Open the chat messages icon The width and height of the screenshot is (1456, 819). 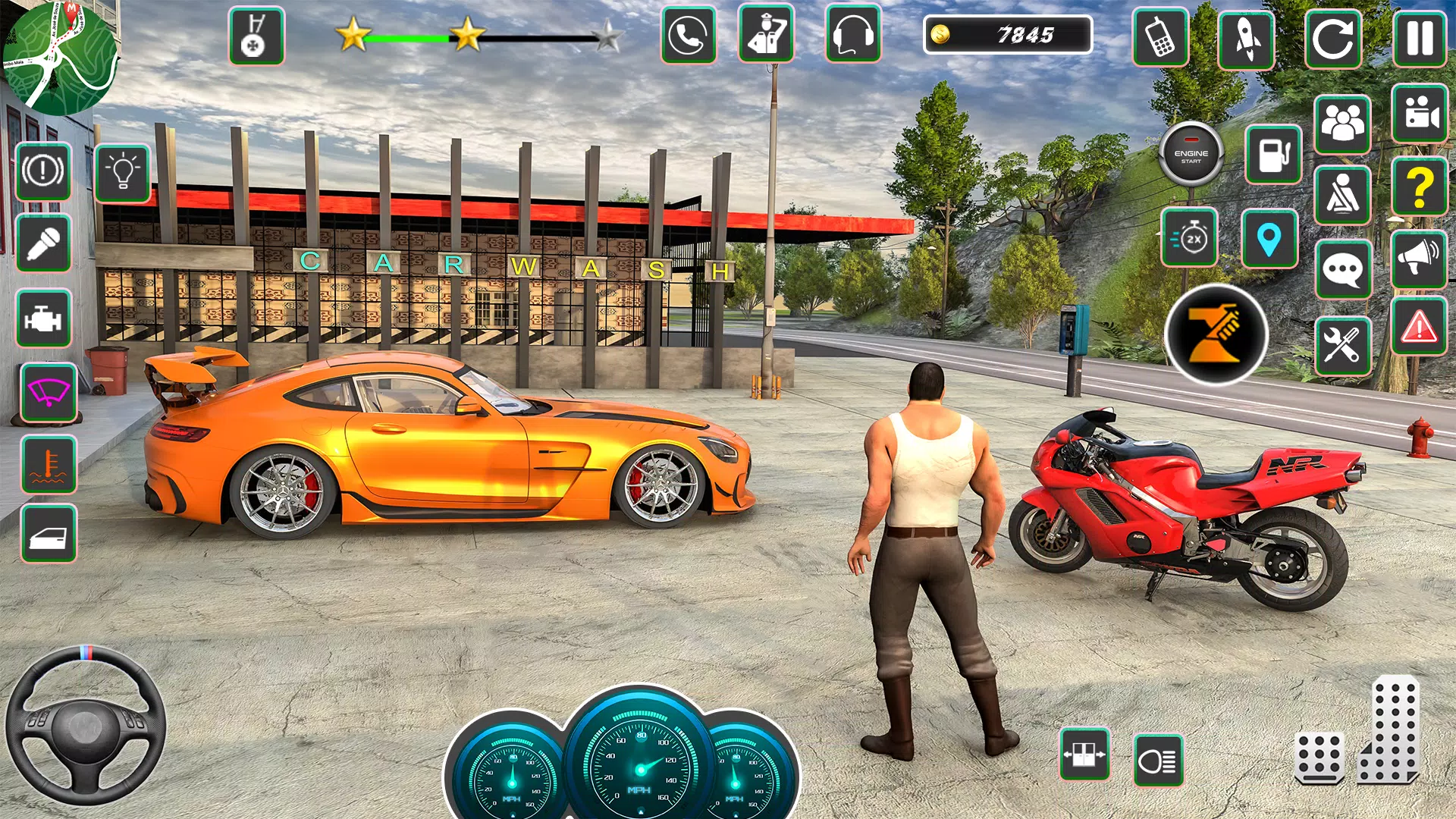click(1343, 267)
